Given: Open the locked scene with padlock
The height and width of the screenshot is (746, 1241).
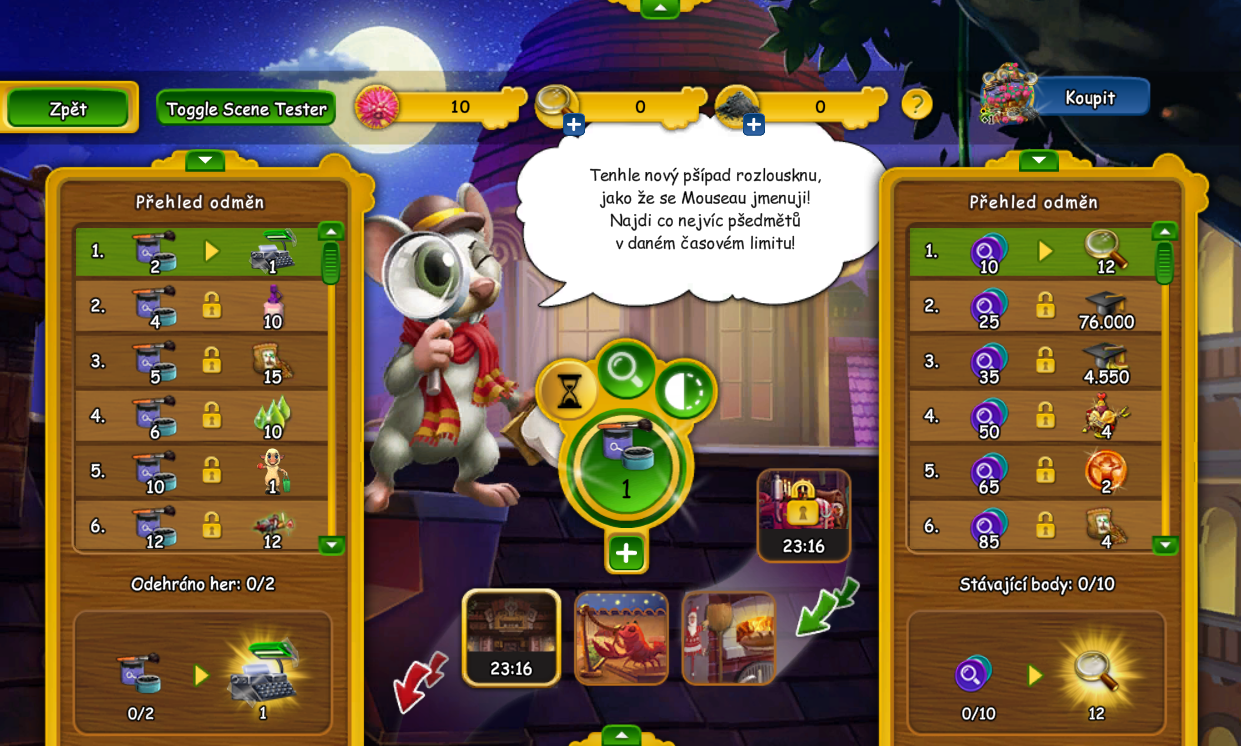Looking at the screenshot, I should tap(803, 514).
